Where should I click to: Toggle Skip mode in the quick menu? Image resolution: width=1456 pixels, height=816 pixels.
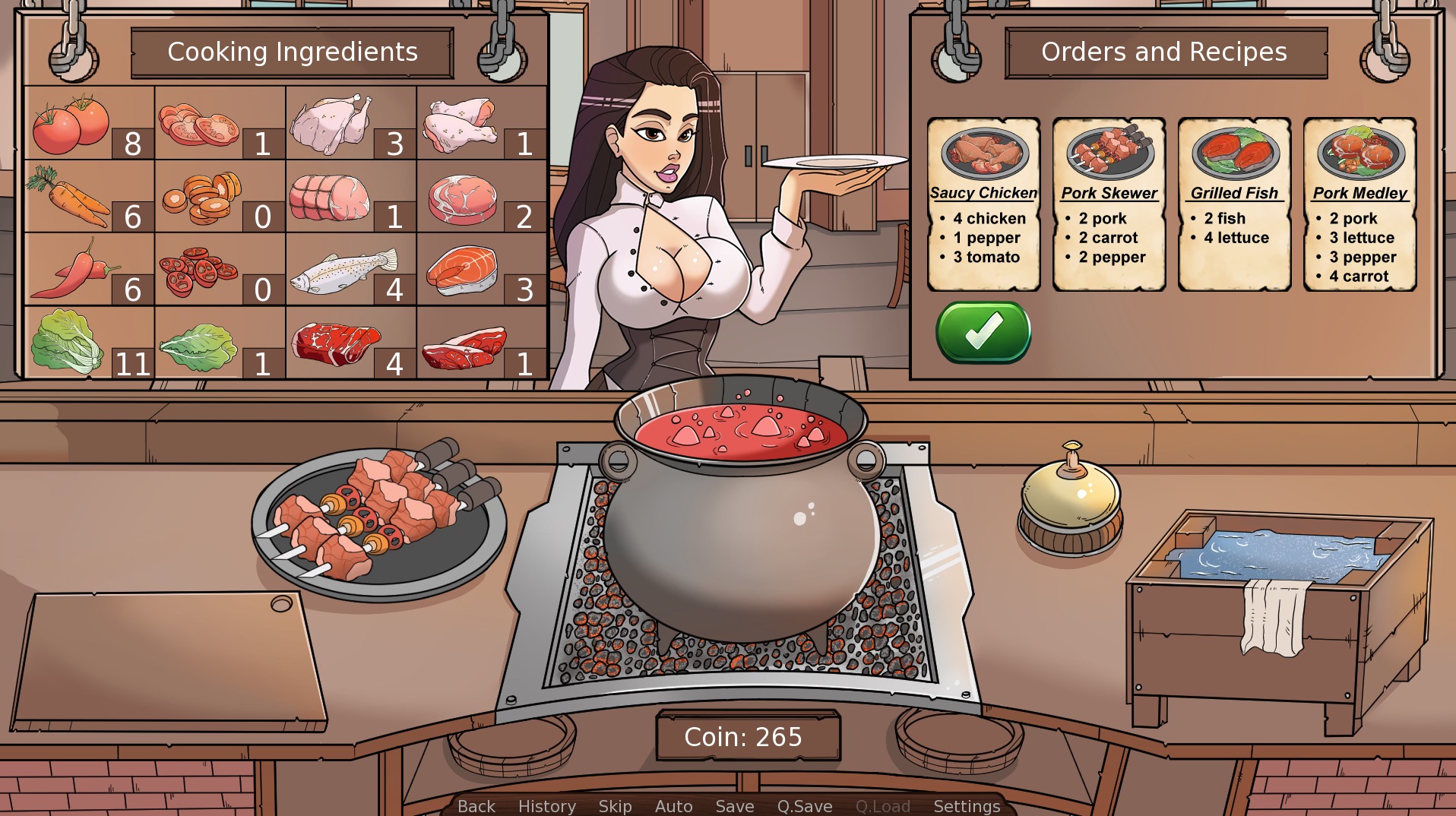click(x=615, y=806)
